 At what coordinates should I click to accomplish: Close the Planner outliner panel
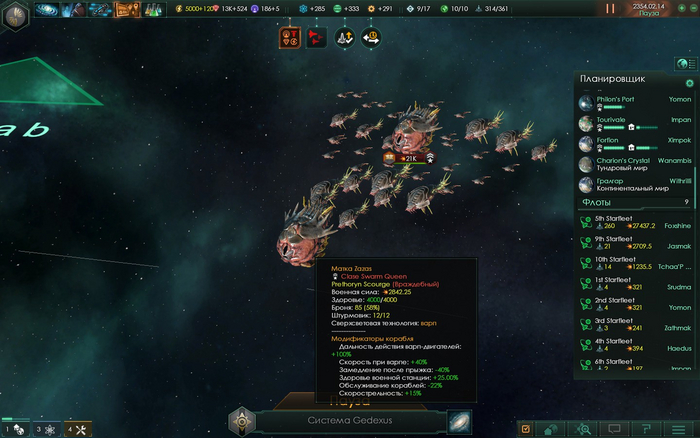click(689, 83)
